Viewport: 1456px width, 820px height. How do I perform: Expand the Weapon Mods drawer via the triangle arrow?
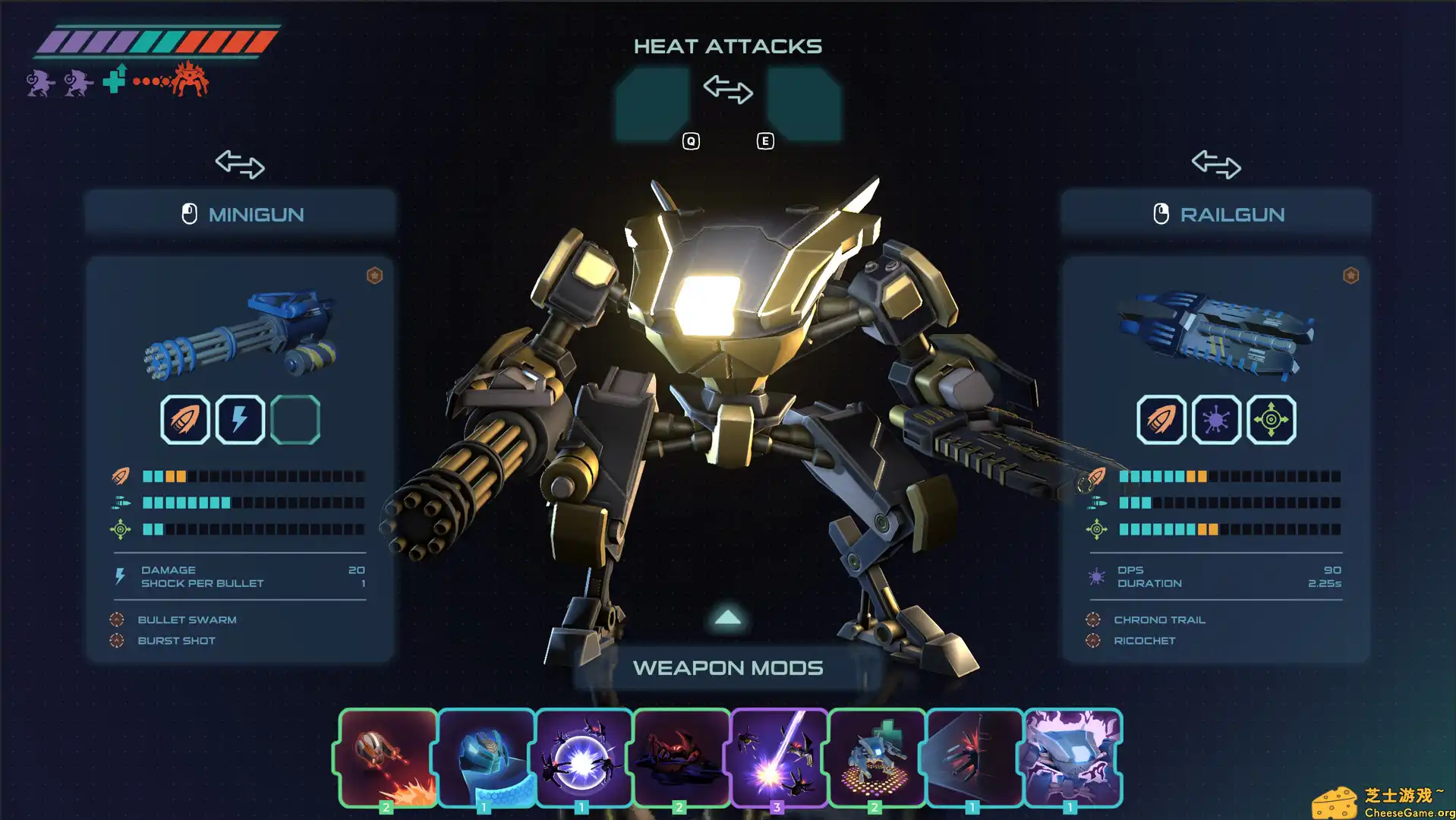727,618
